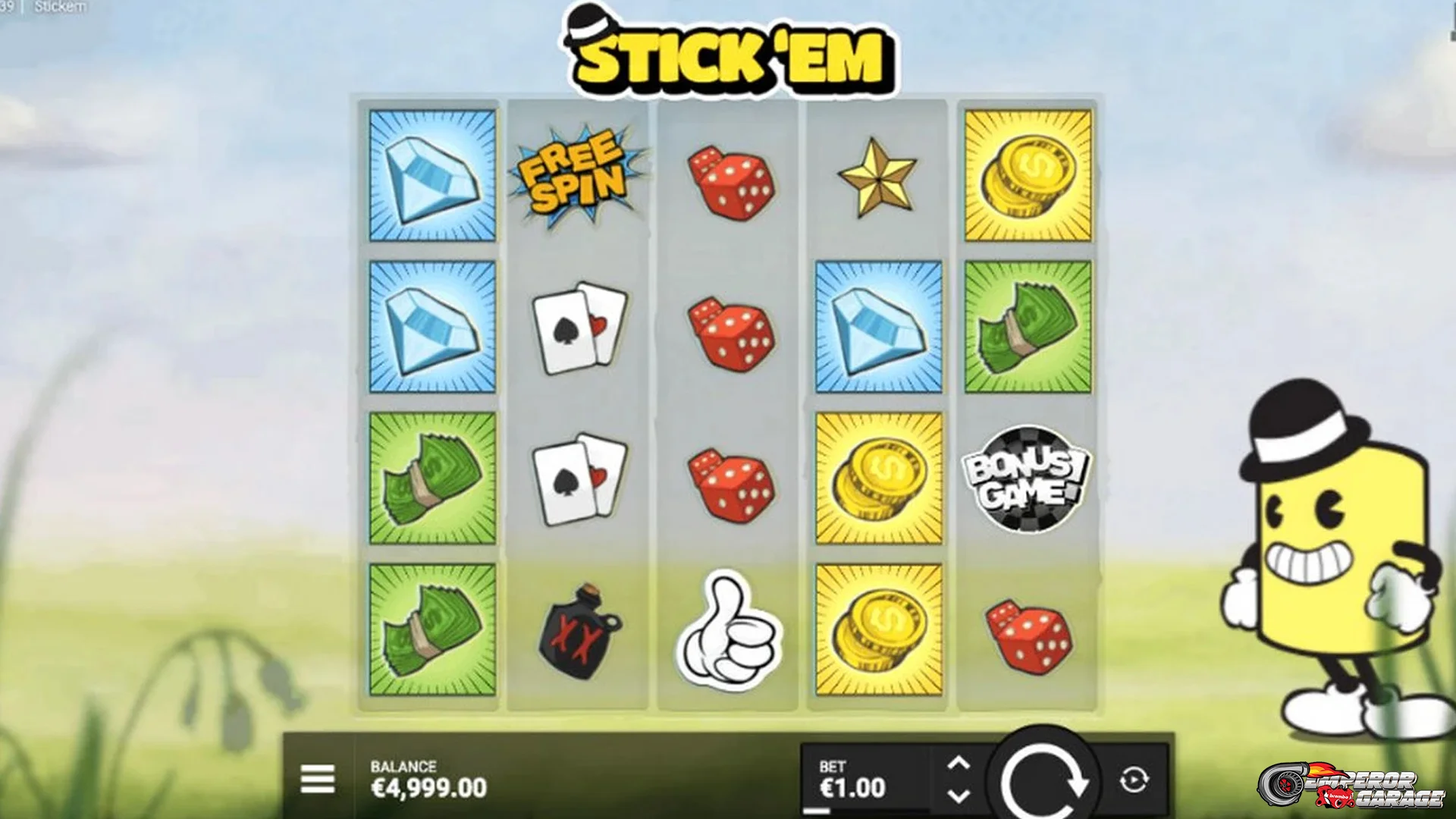Select the playing cards symbol on reel two

[579, 326]
